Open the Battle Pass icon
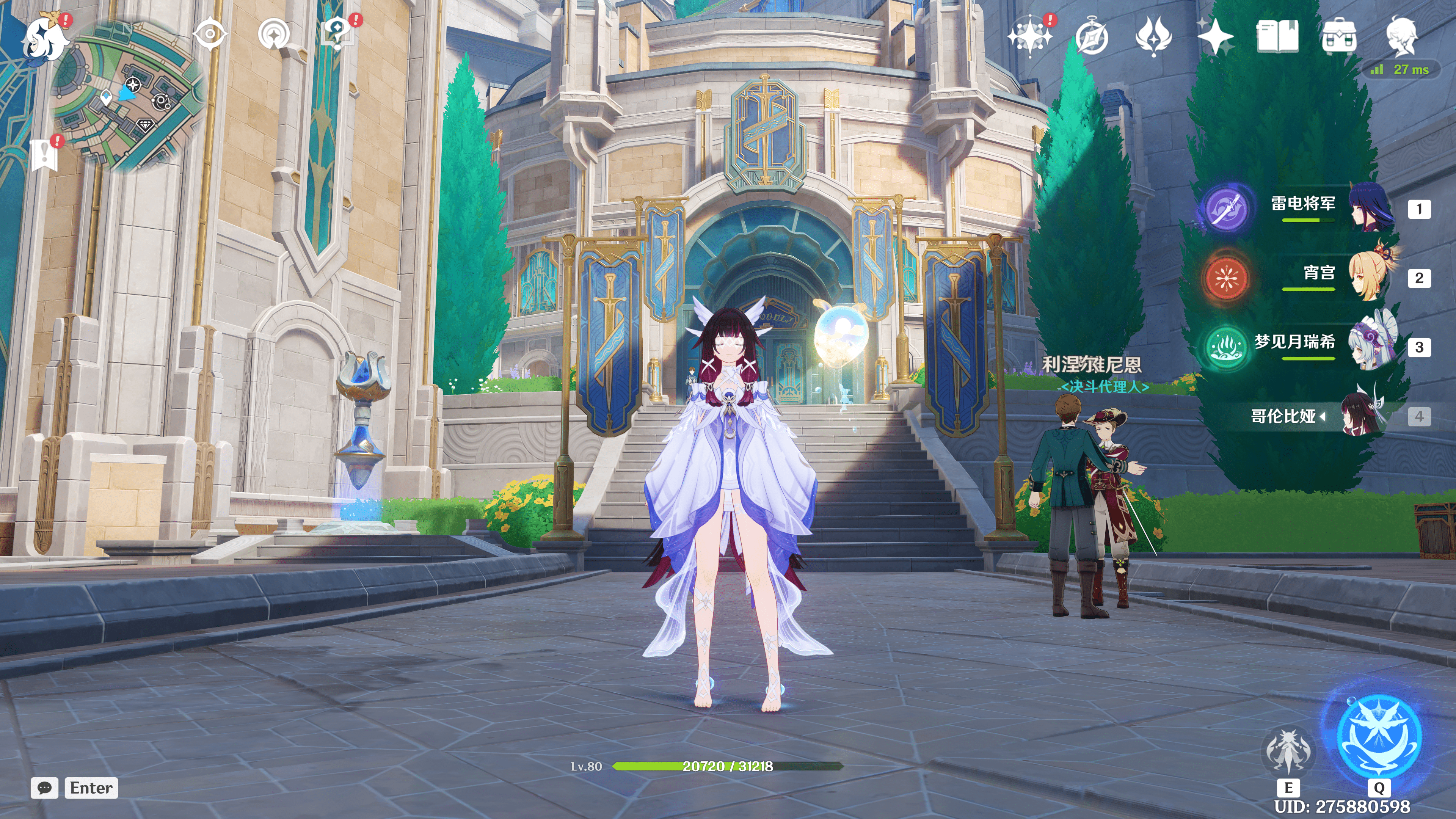Image resolution: width=1456 pixels, height=819 pixels. point(1153,36)
